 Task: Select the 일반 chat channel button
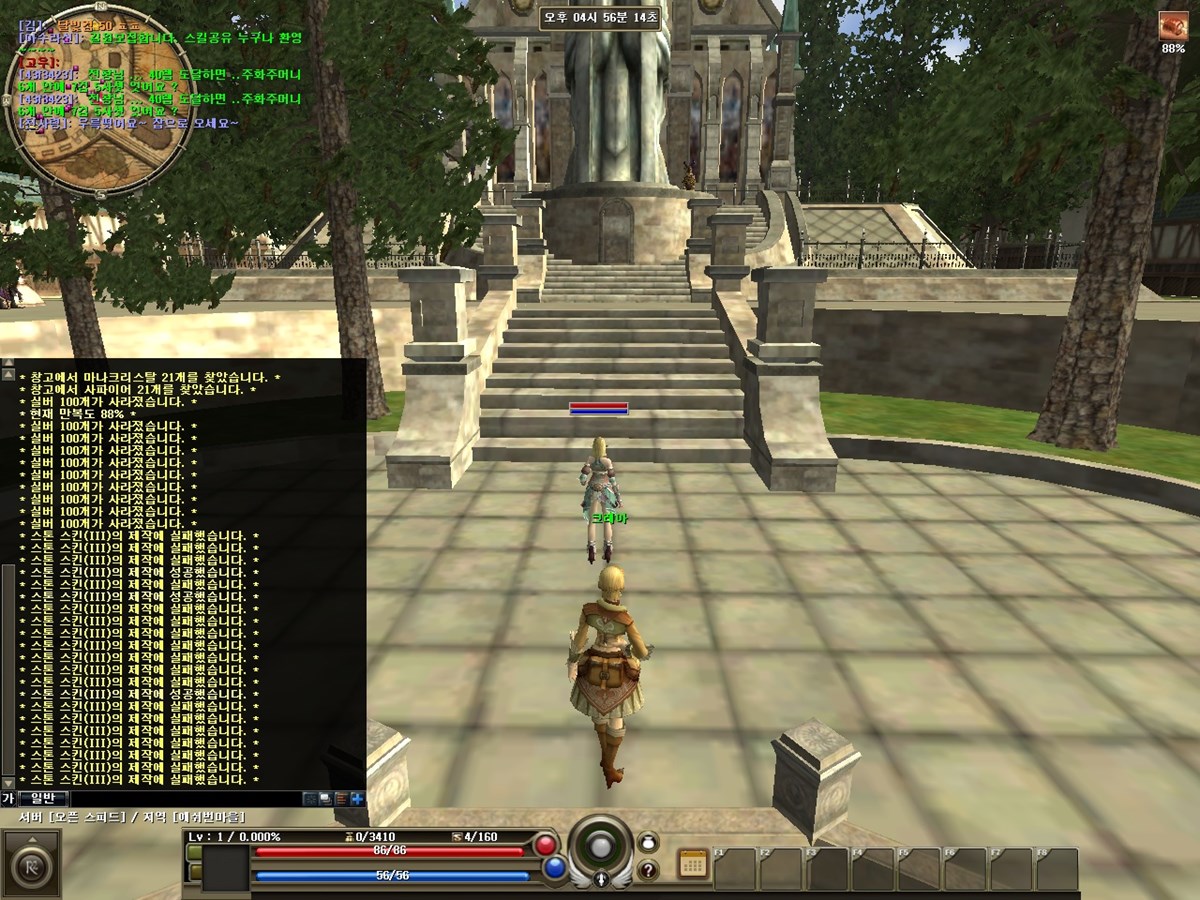(42, 798)
